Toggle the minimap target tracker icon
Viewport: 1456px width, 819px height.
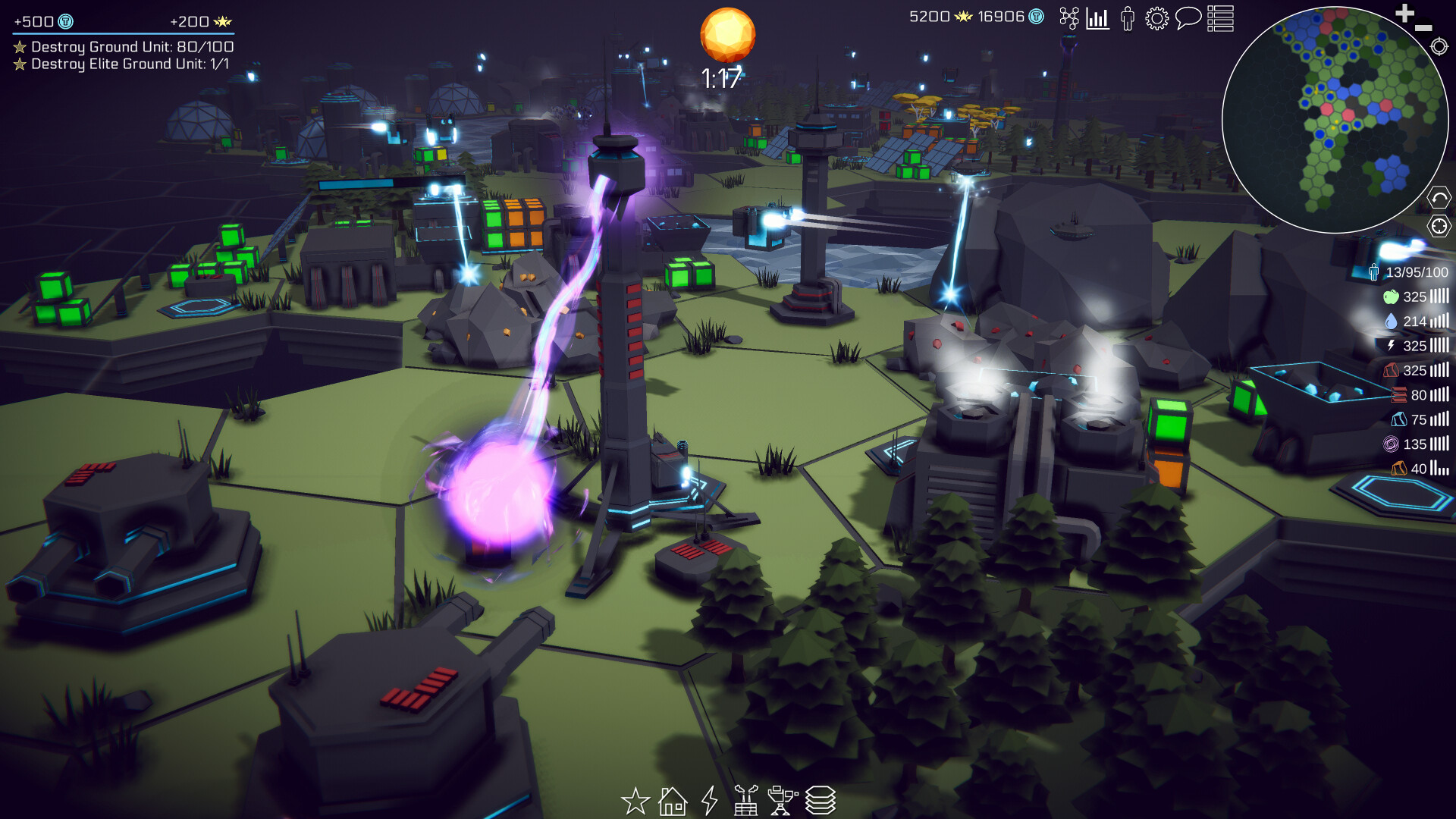pos(1439,48)
